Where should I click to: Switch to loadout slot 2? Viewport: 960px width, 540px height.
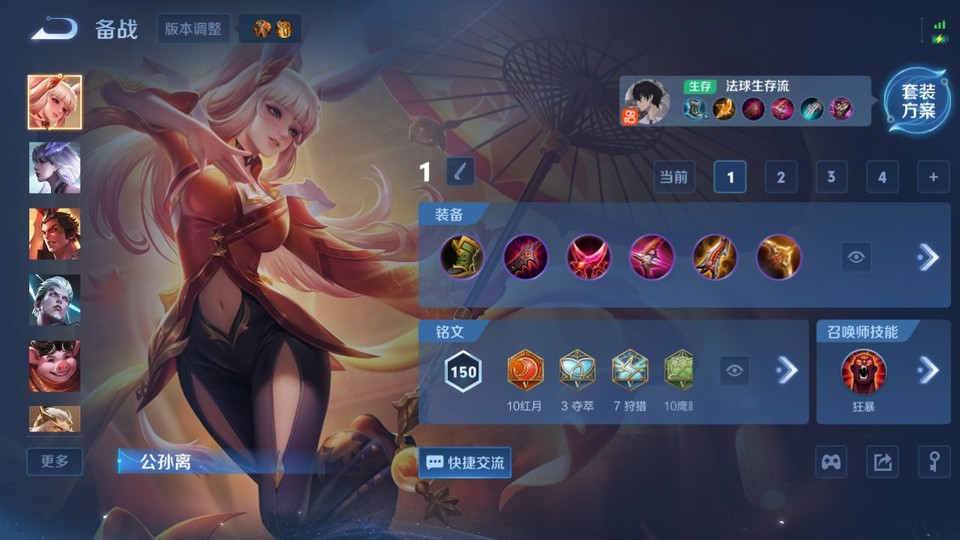tap(780, 178)
